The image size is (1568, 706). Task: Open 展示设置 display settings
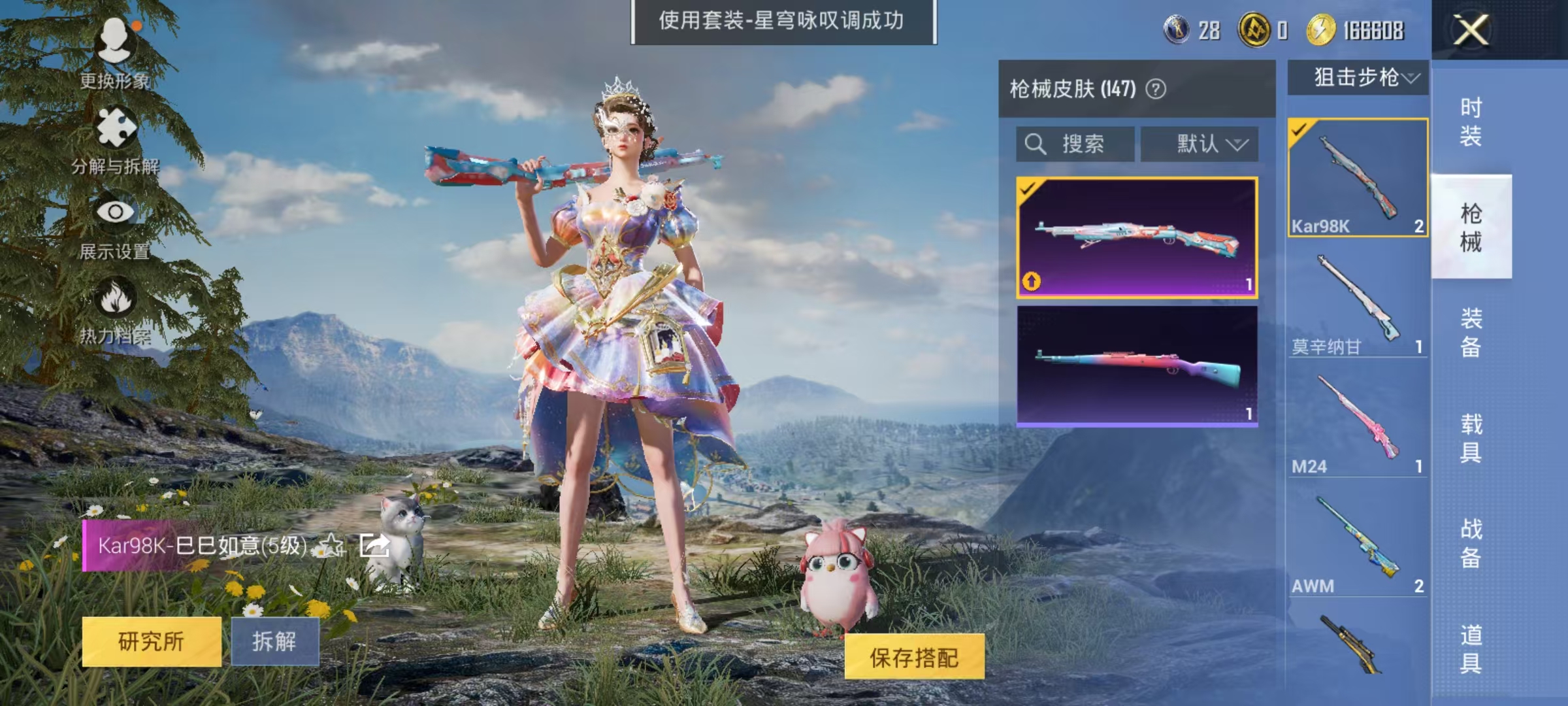(114, 212)
